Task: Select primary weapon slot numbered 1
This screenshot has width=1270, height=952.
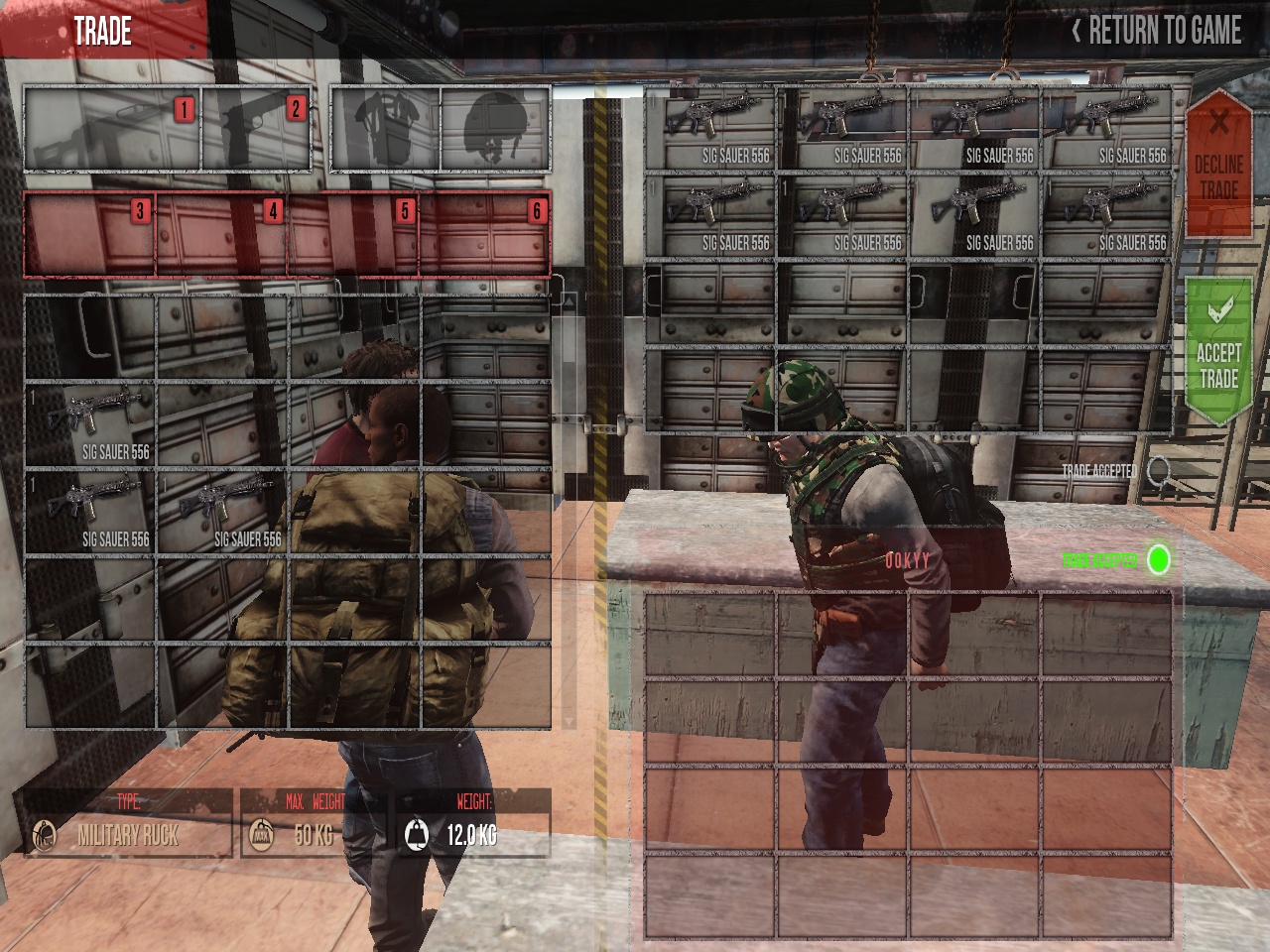Action: tap(112, 130)
